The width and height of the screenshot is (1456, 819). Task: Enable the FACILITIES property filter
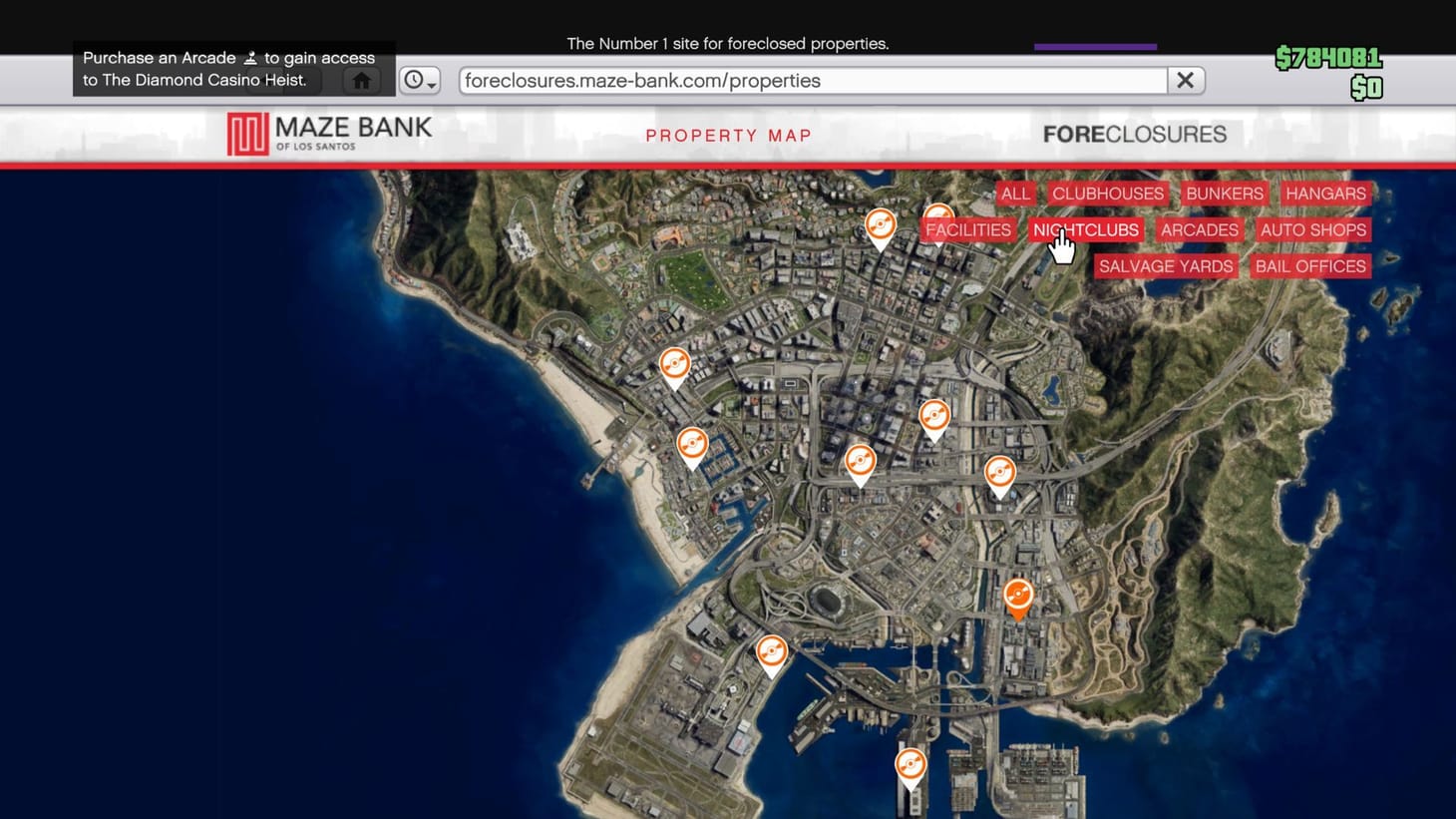[x=966, y=229]
